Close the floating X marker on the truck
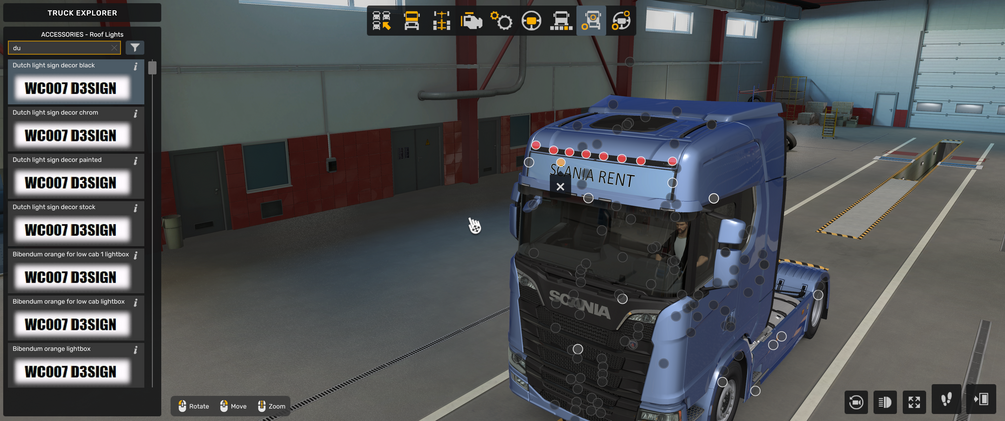Viewport: 1005px width, 421px height. click(x=560, y=186)
